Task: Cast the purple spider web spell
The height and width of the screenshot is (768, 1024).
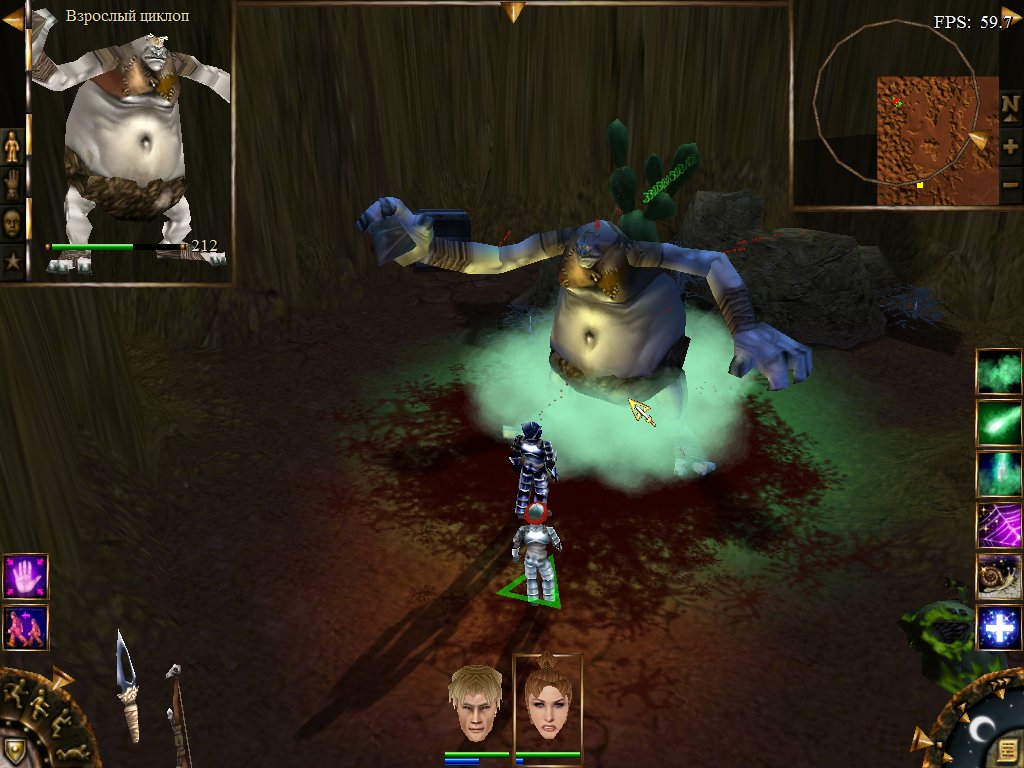Action: pyautogui.click(x=999, y=525)
